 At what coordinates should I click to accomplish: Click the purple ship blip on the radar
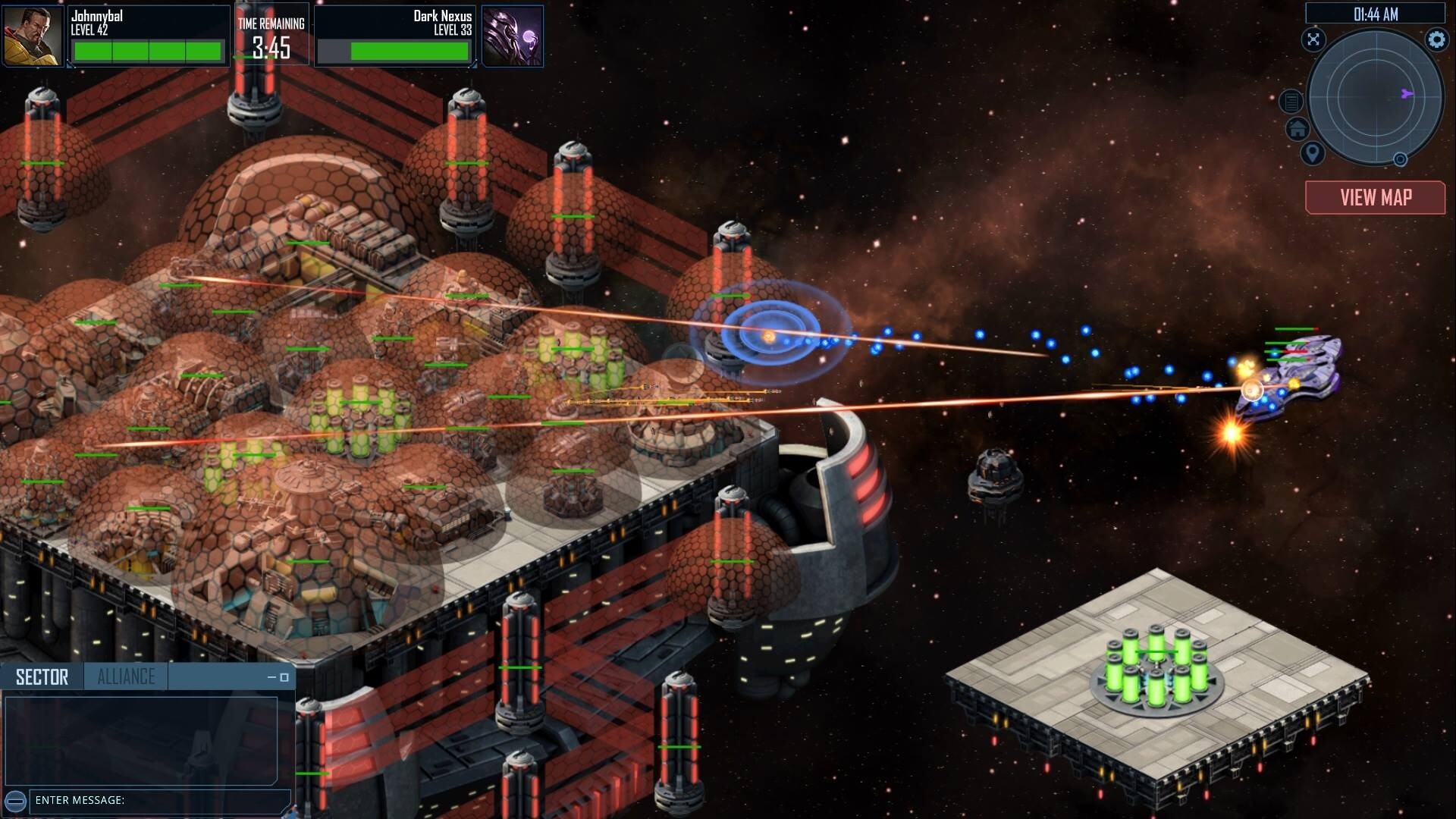tap(1406, 95)
